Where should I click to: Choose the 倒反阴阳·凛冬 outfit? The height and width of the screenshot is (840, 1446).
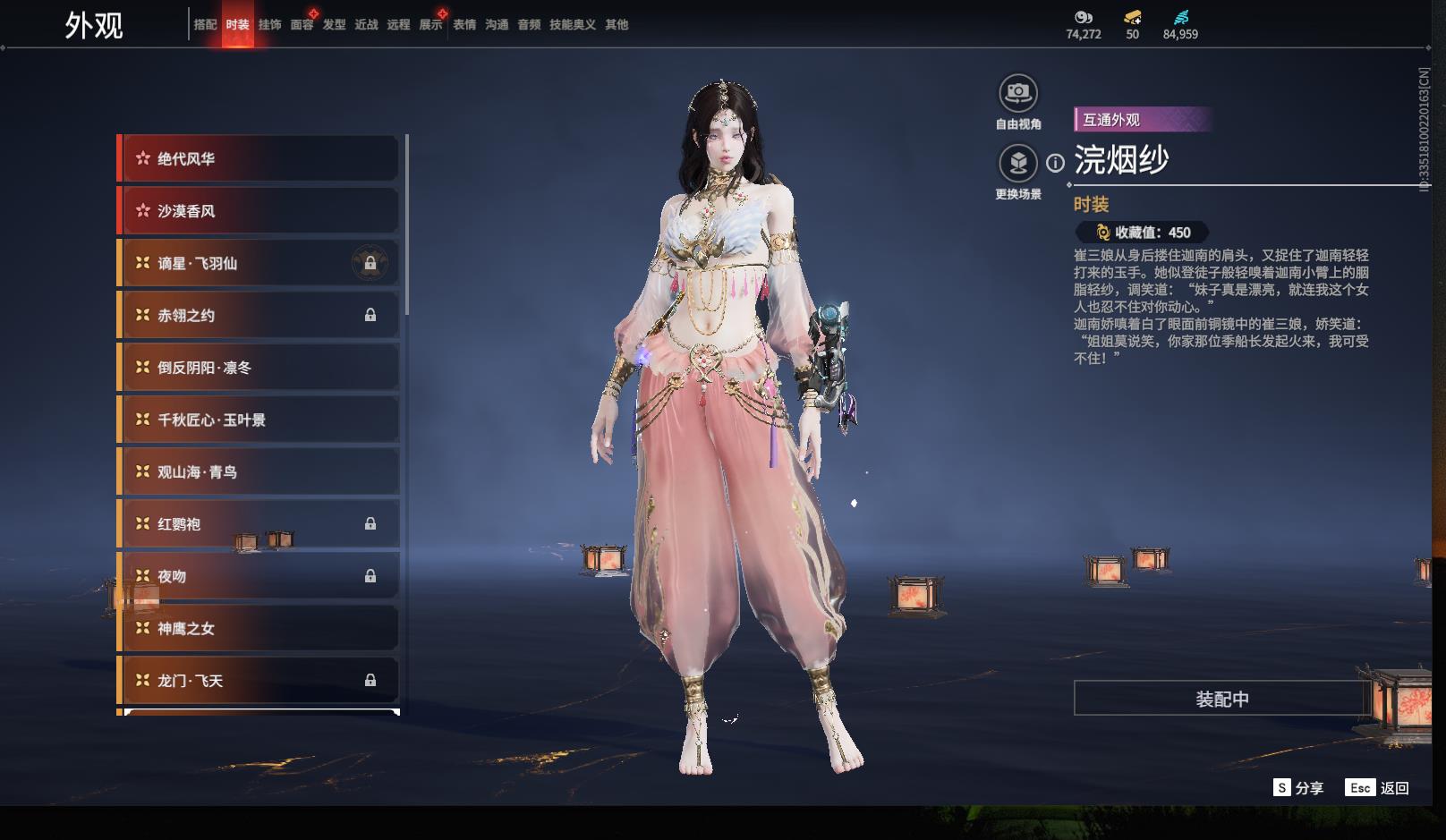(258, 368)
